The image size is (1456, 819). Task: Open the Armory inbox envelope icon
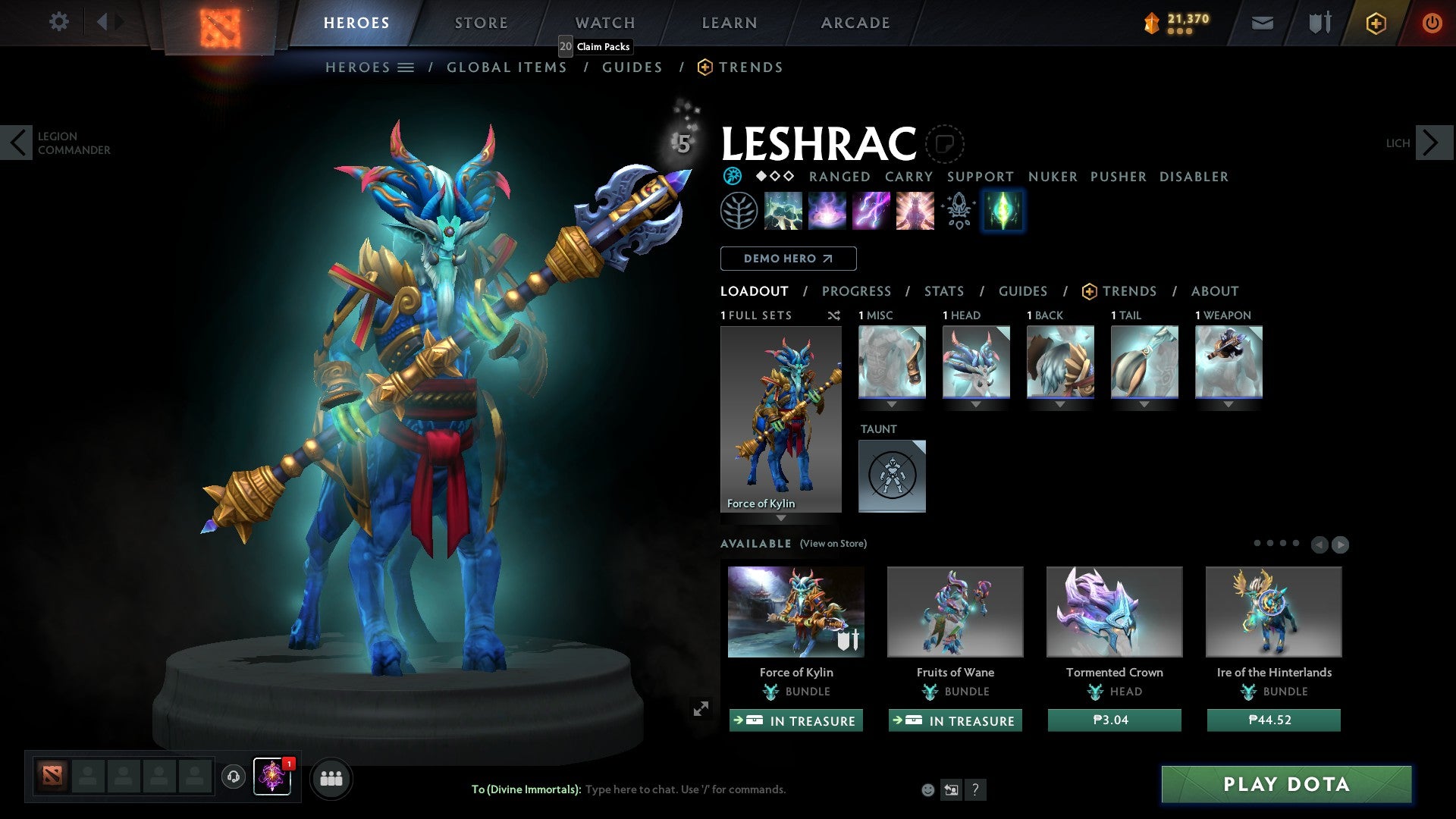click(x=1263, y=23)
